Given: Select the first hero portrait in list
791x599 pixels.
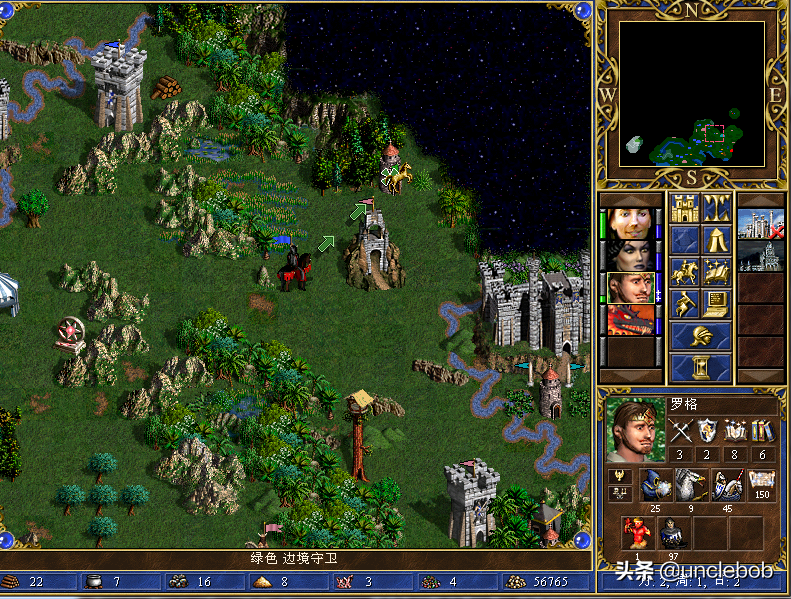Looking at the screenshot, I should [x=631, y=223].
